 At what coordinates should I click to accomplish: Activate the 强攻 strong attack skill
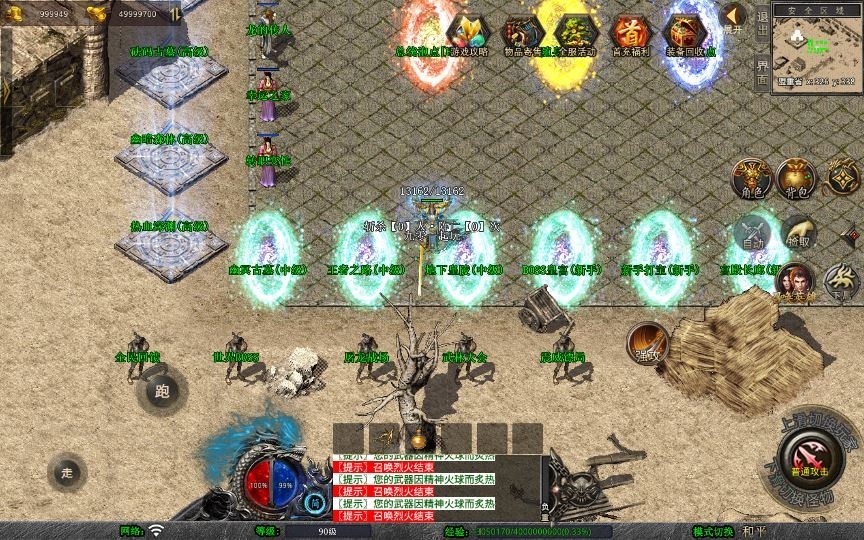(647, 343)
